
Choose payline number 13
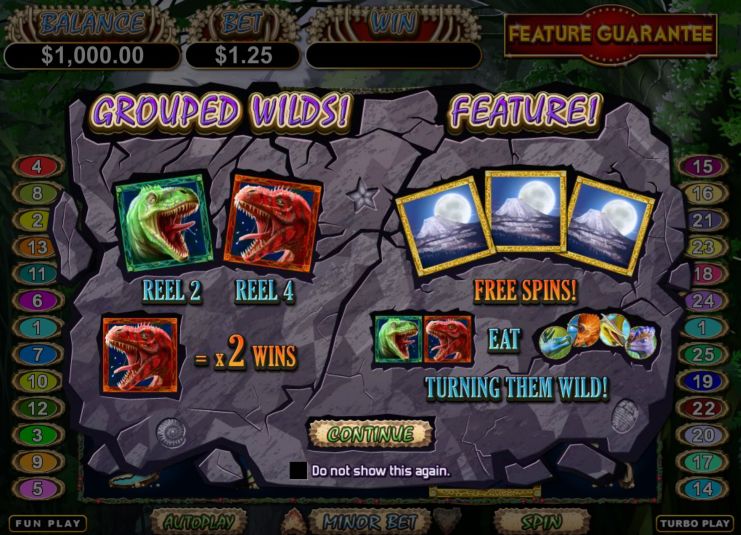point(37,247)
